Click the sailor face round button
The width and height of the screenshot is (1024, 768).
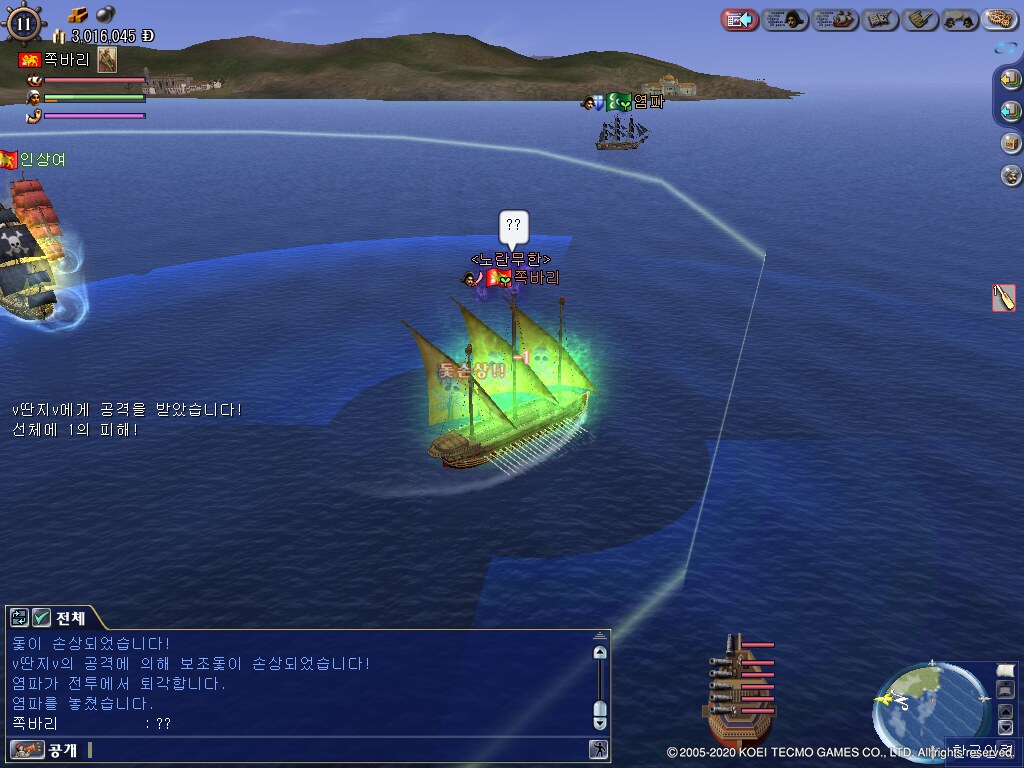click(x=1011, y=175)
